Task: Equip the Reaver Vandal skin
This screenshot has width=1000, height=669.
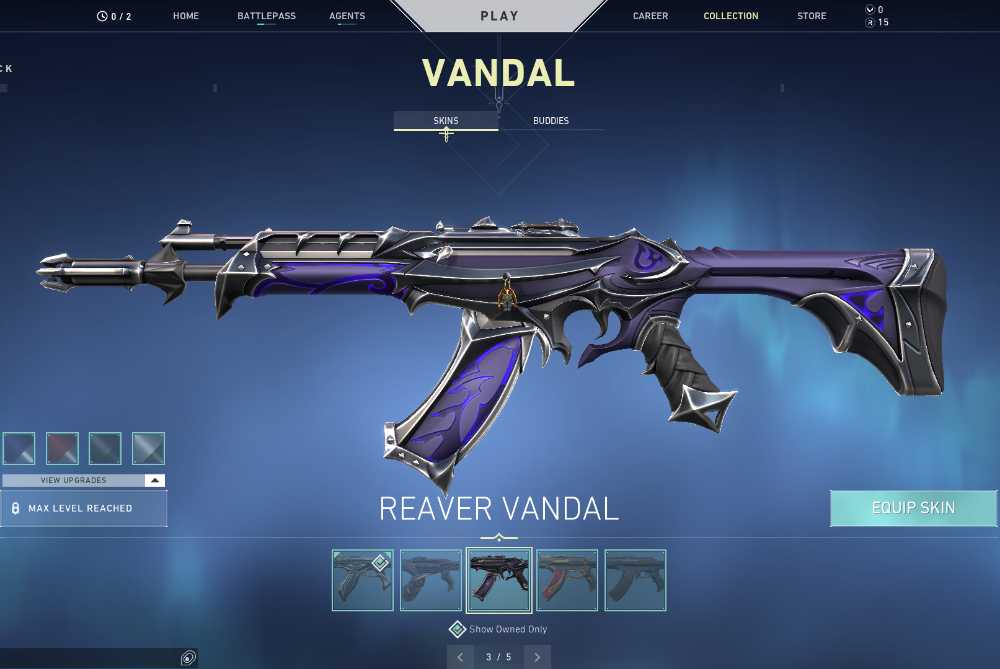Action: 913,508
